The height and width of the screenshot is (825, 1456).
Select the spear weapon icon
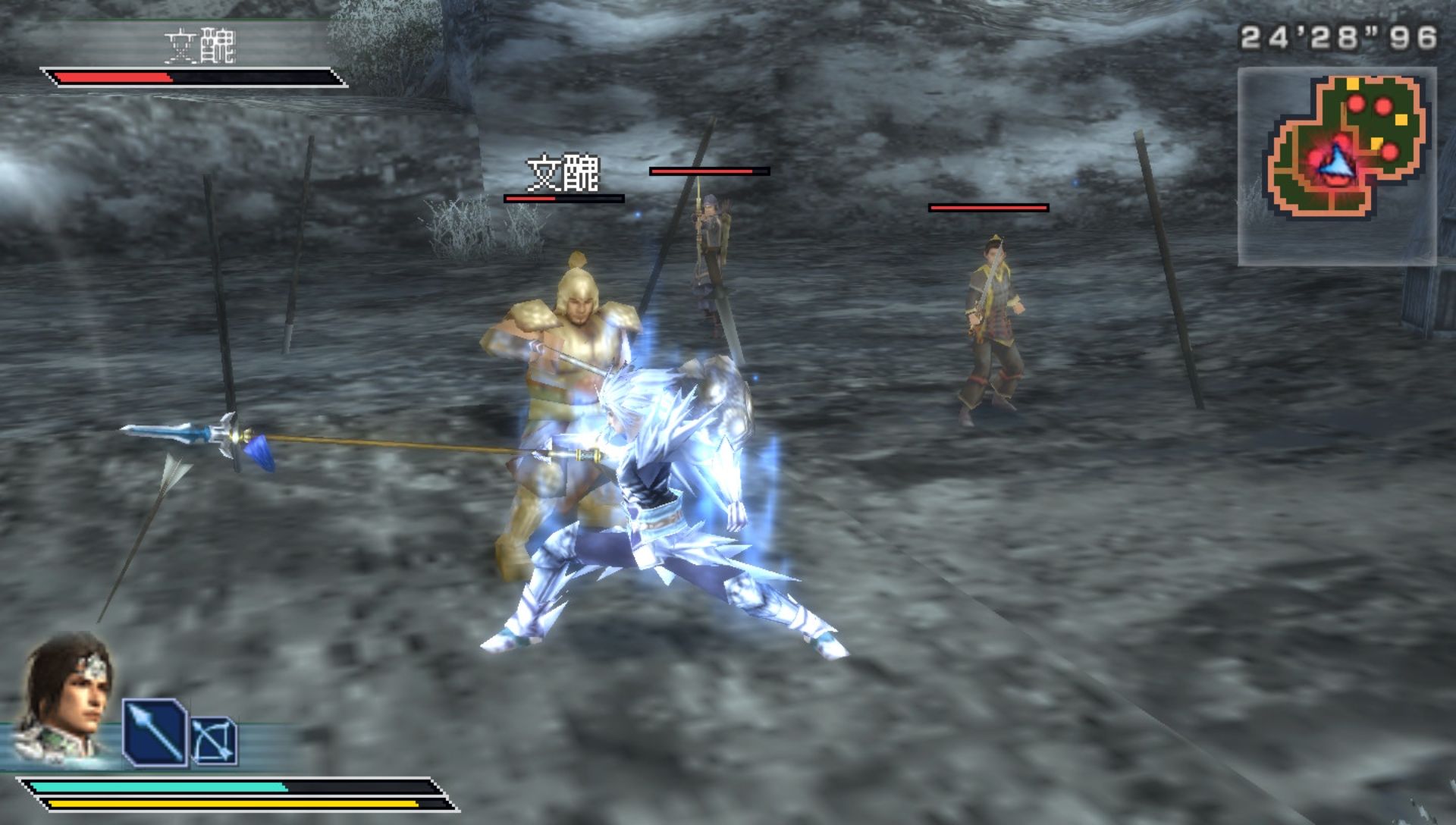point(155,732)
